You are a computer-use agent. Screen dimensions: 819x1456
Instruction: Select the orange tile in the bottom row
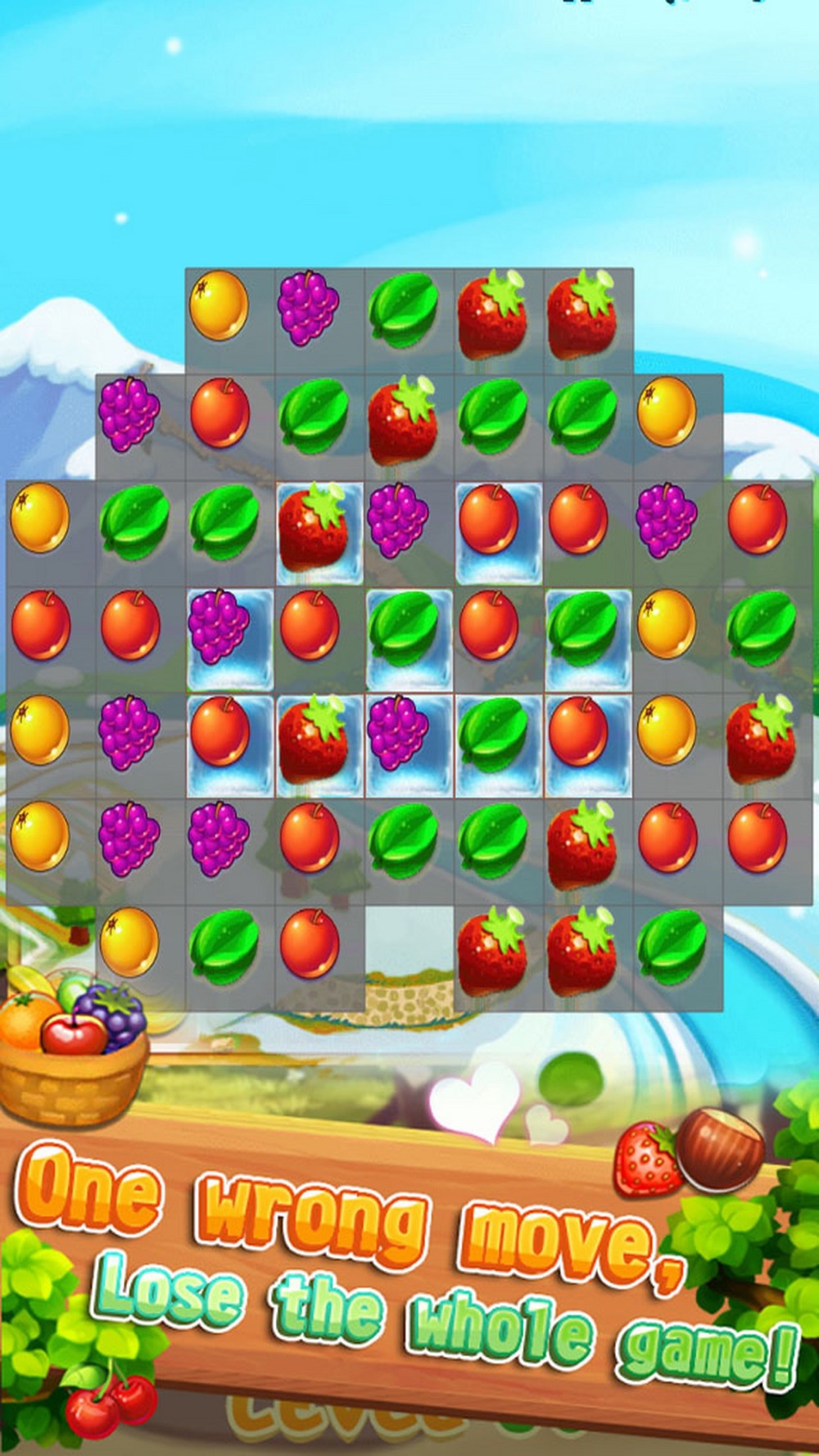129,942
